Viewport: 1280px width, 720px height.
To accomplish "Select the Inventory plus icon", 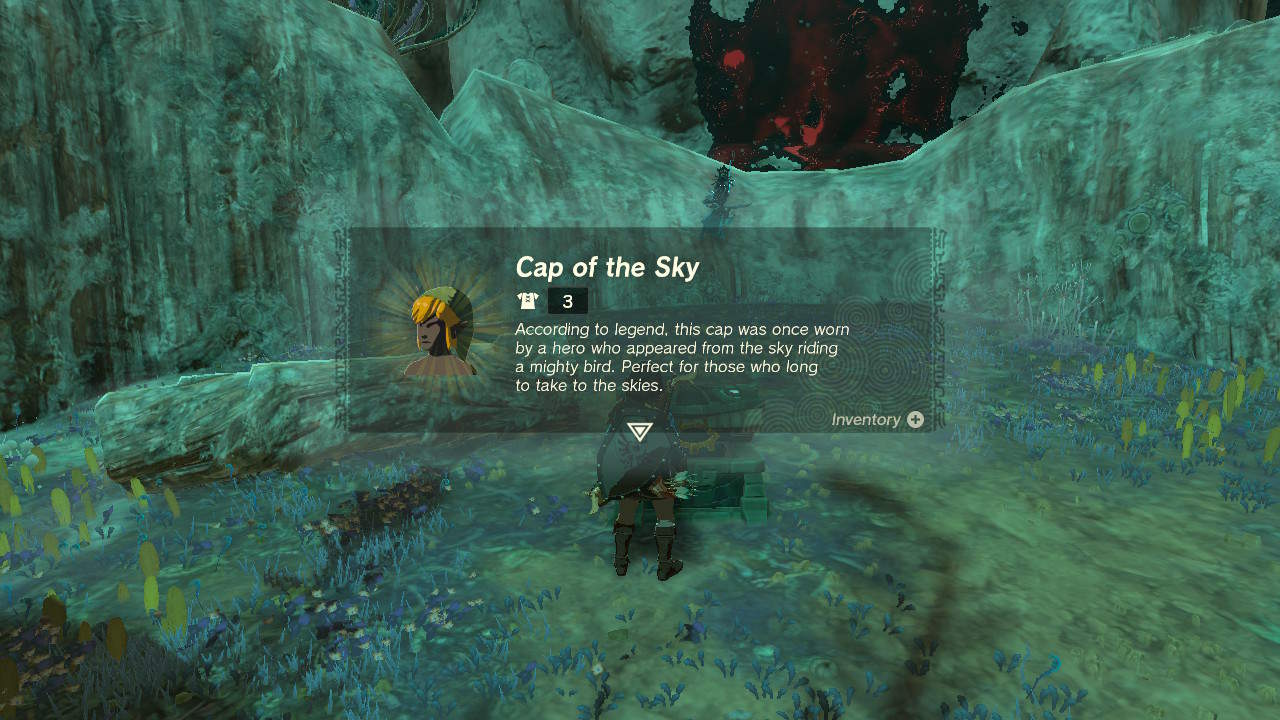I will (x=917, y=420).
